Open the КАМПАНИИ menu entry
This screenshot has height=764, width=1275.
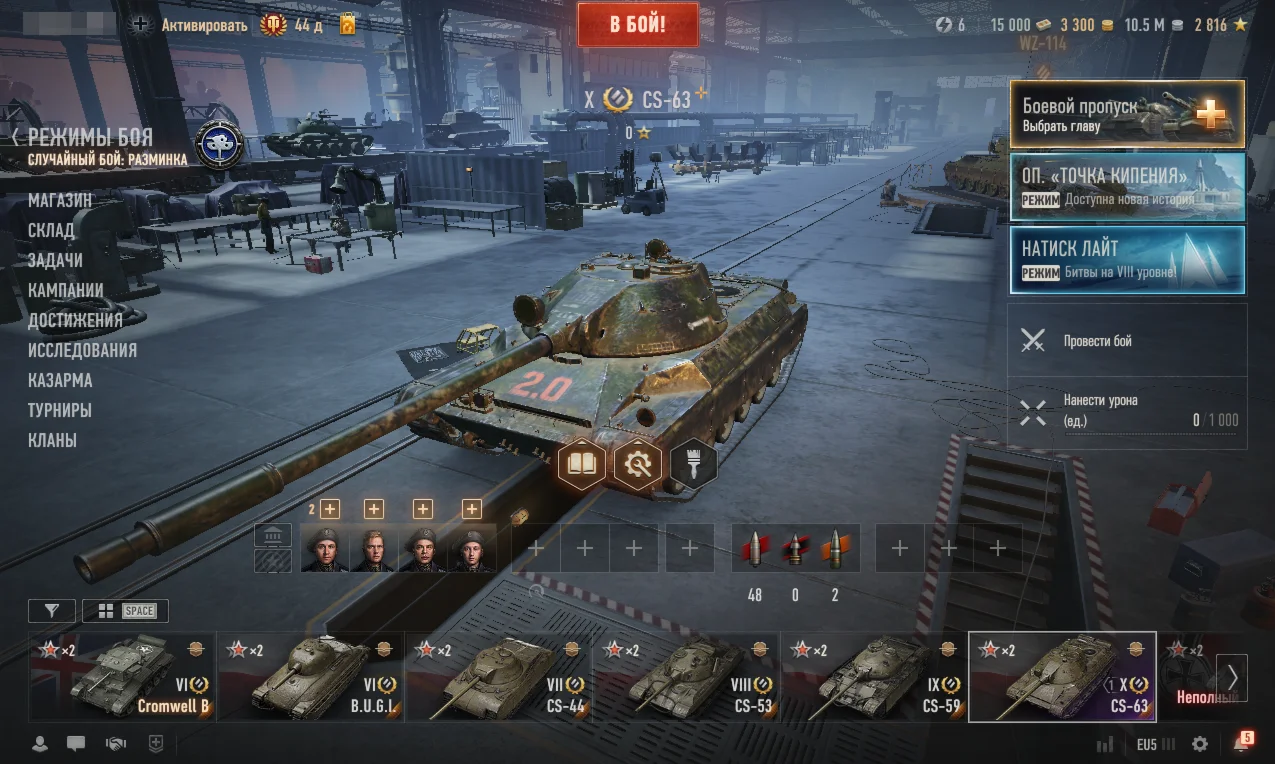(x=66, y=290)
